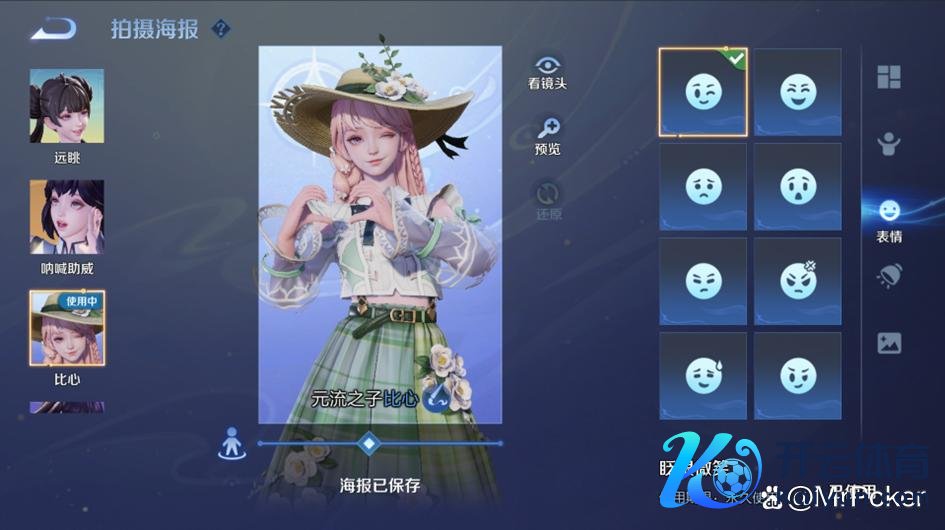Select the winking face expression

[703, 92]
